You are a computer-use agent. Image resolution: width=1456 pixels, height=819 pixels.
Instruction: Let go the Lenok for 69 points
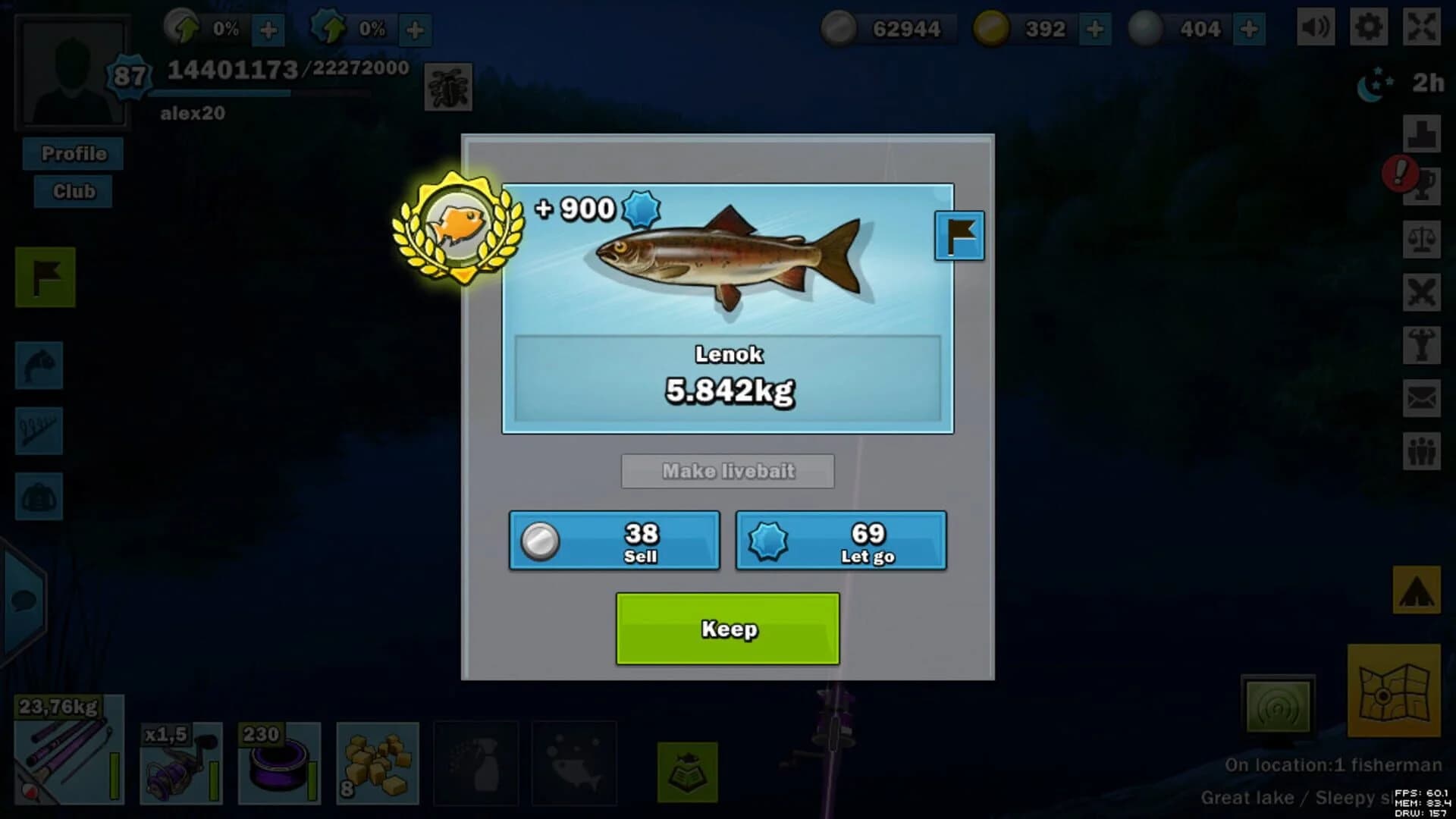(x=840, y=541)
